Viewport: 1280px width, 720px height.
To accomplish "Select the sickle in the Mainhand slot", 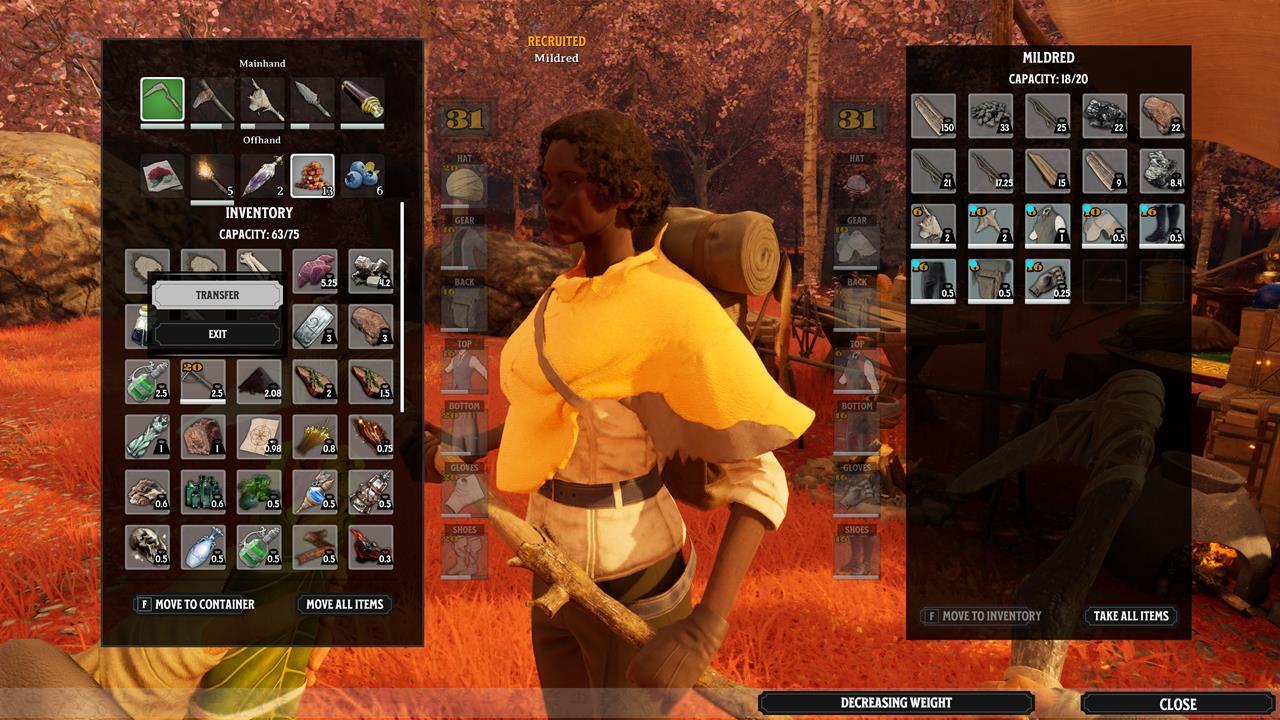I will (x=162, y=98).
